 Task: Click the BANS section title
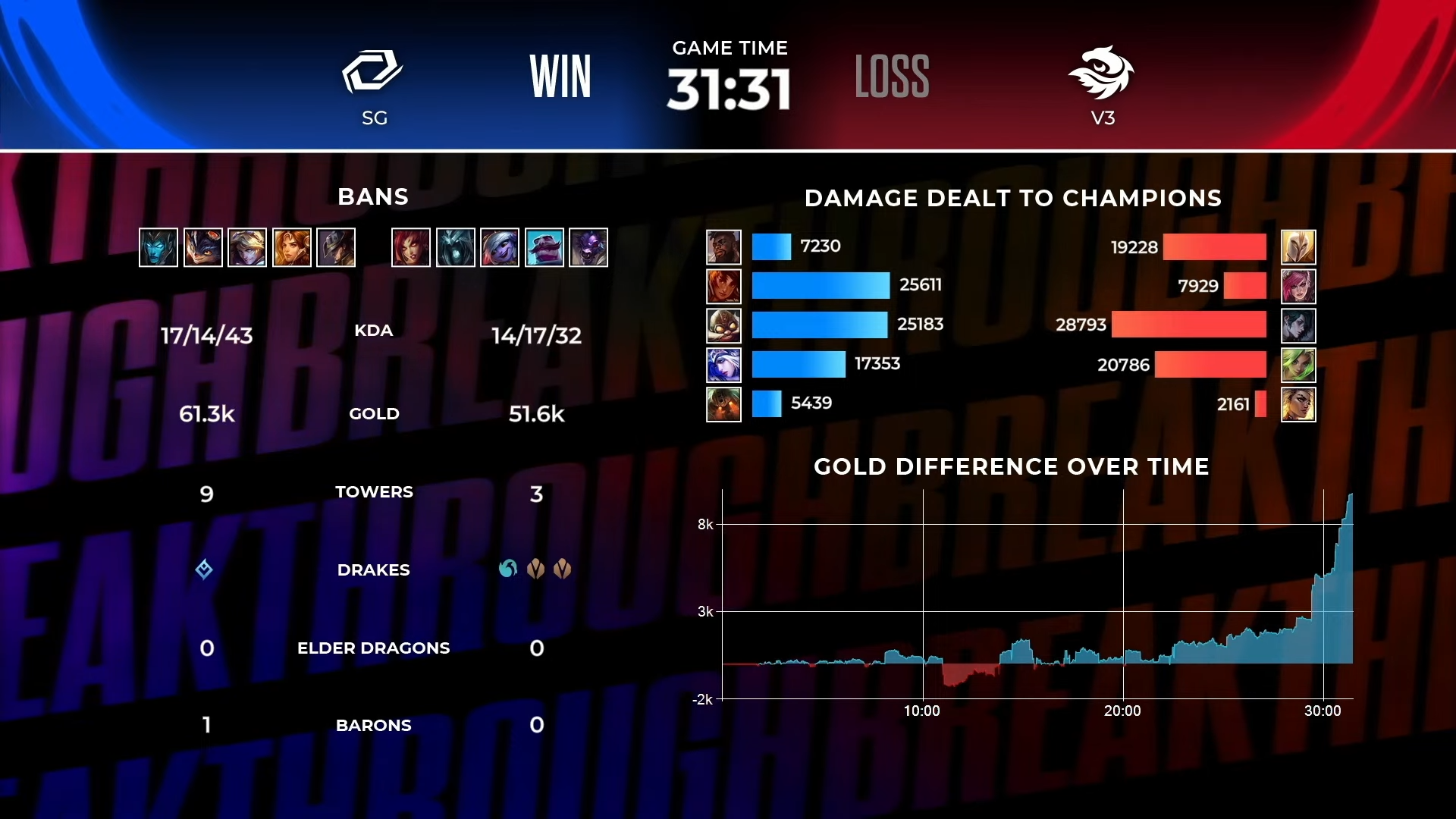point(373,196)
